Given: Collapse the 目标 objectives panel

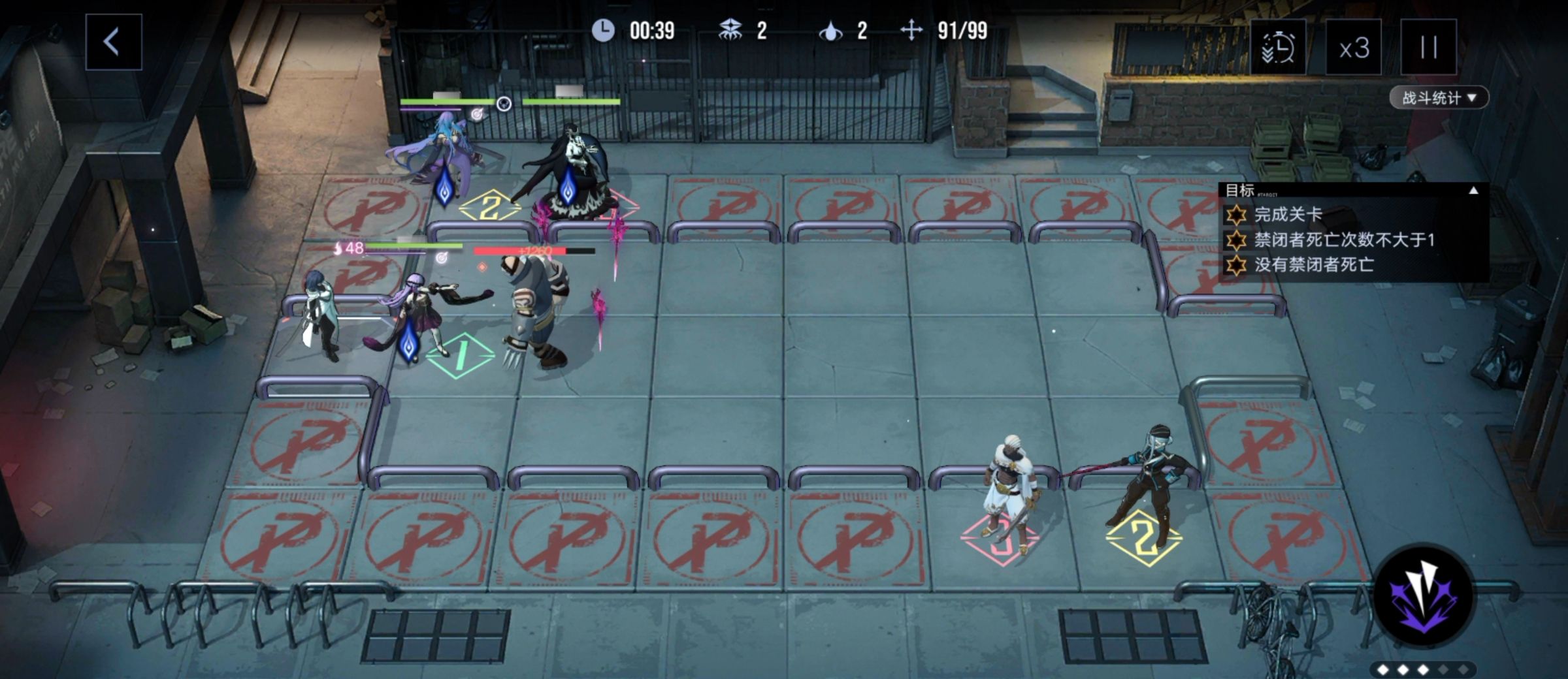Looking at the screenshot, I should (x=1473, y=191).
